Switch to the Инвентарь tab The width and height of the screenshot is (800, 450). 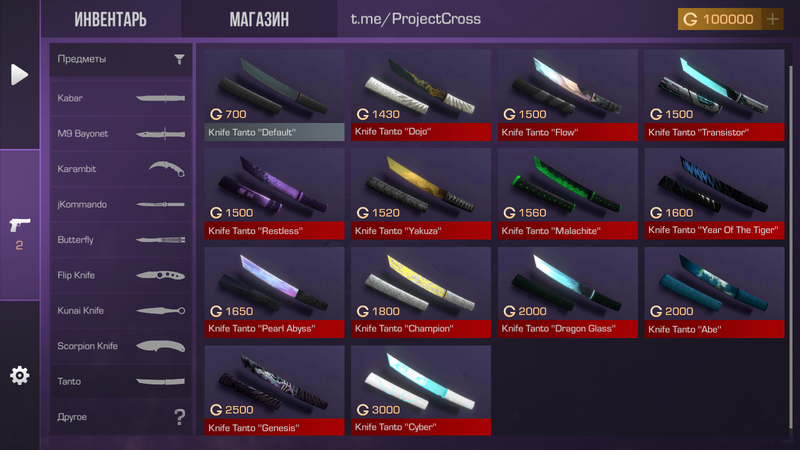110,20
